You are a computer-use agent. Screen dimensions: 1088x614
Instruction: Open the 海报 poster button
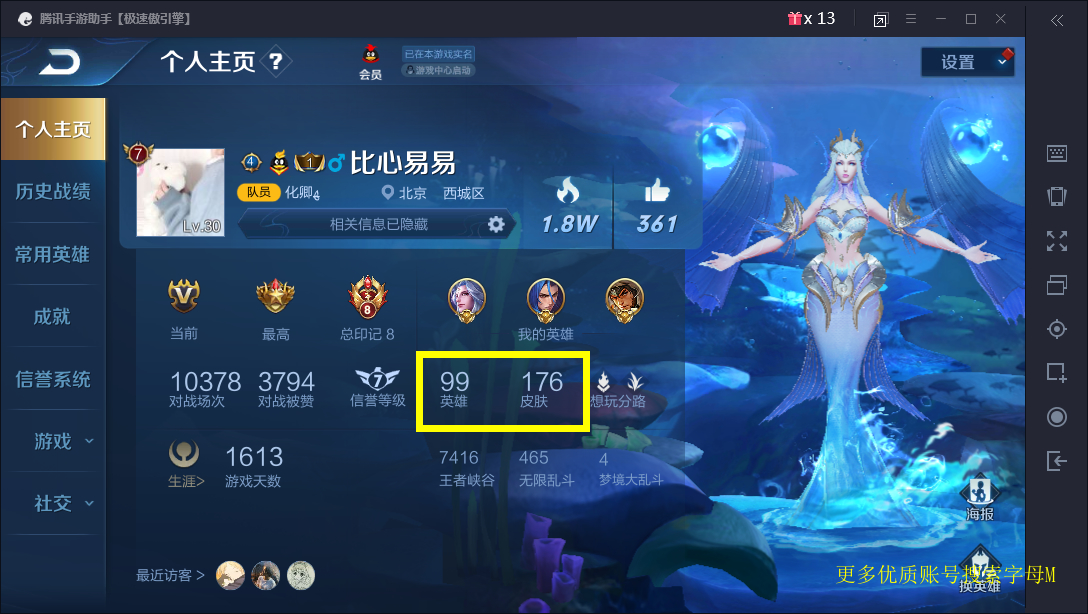point(980,497)
